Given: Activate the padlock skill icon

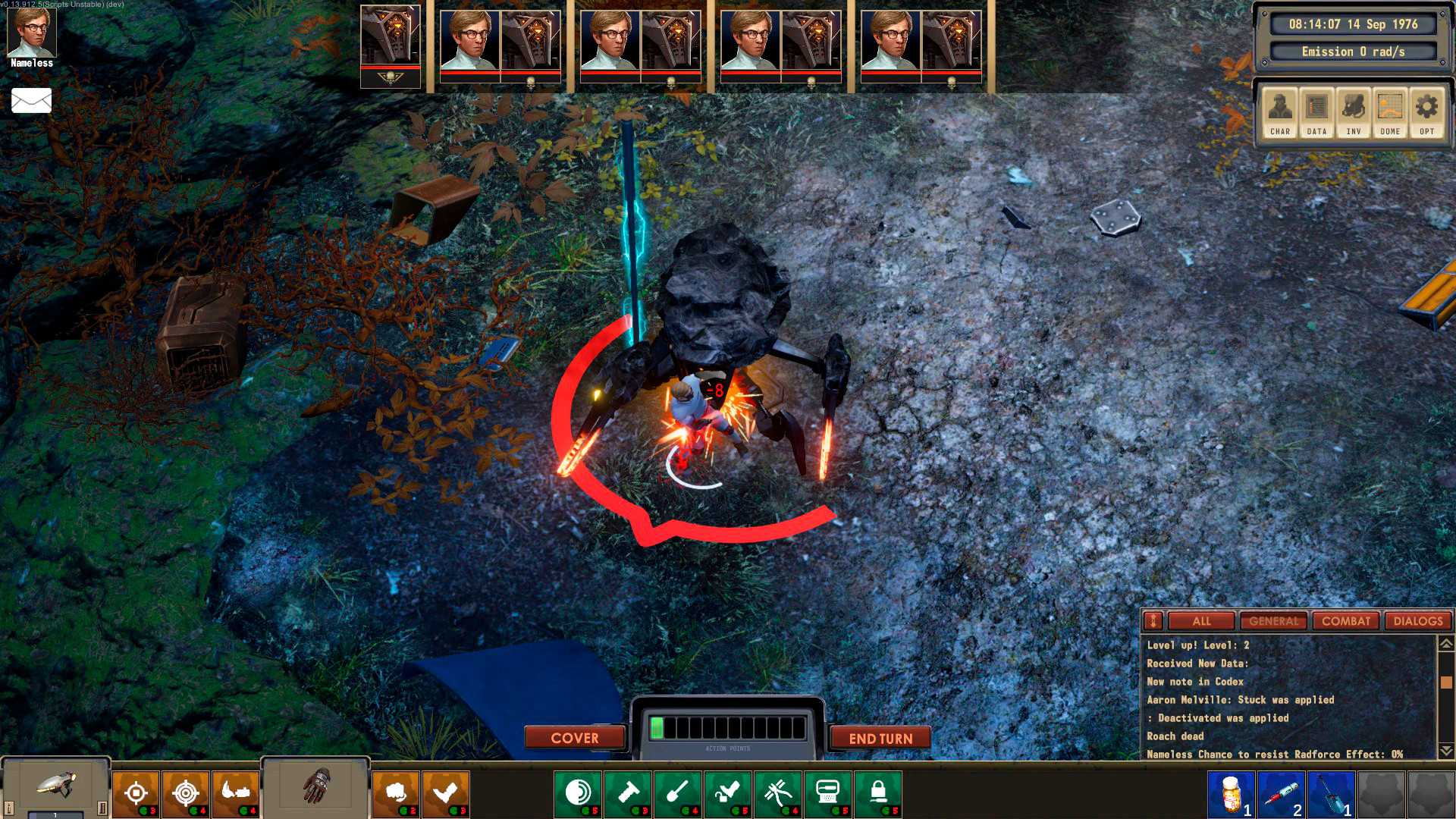Looking at the screenshot, I should point(878,793).
